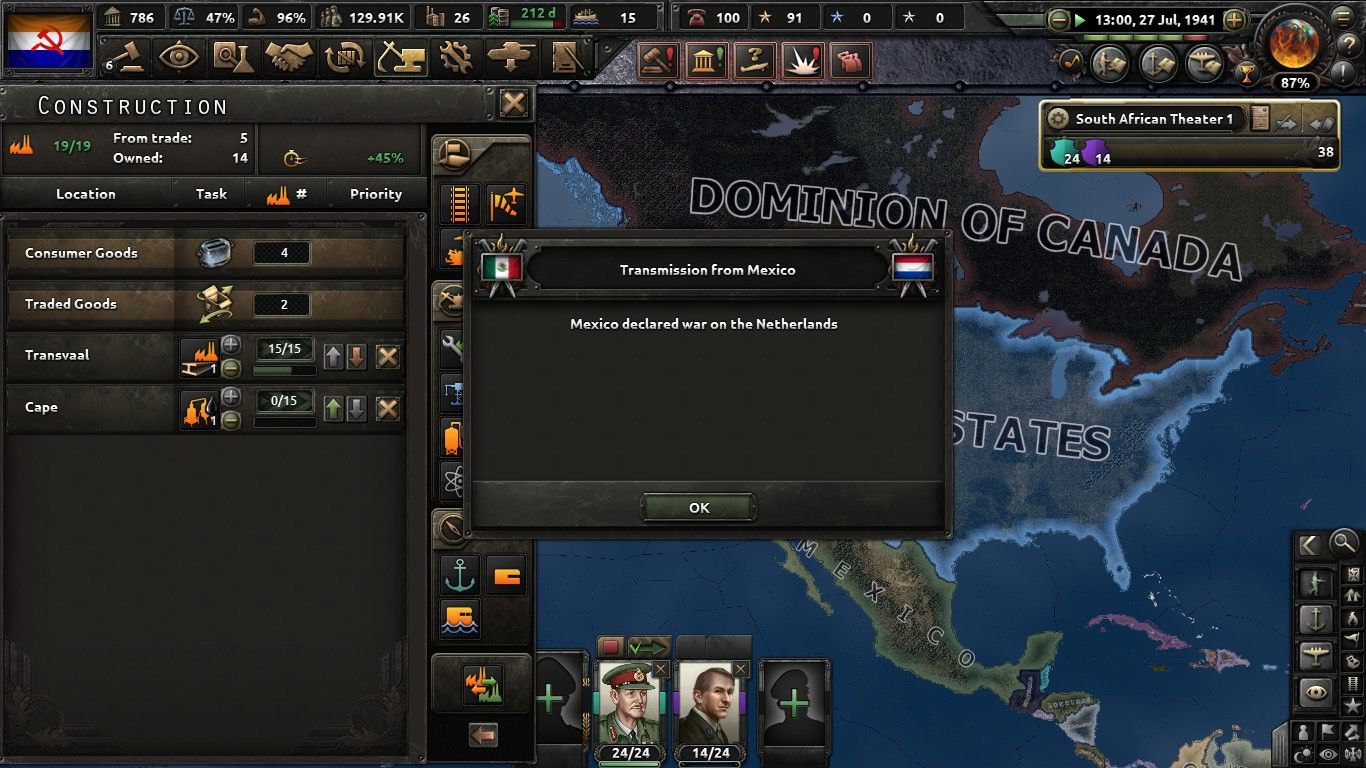Click OK to acknowledge Mexico's war declaration
1366x768 pixels.
point(698,507)
